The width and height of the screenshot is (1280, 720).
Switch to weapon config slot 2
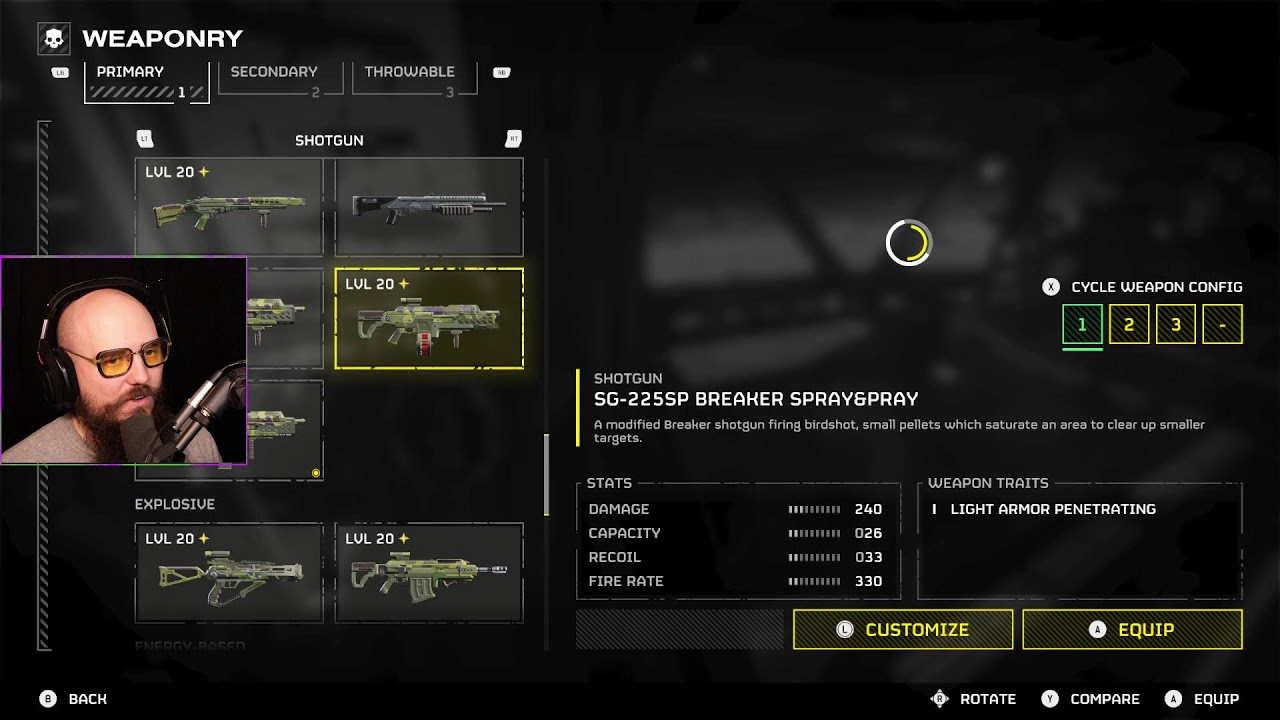tap(1129, 325)
